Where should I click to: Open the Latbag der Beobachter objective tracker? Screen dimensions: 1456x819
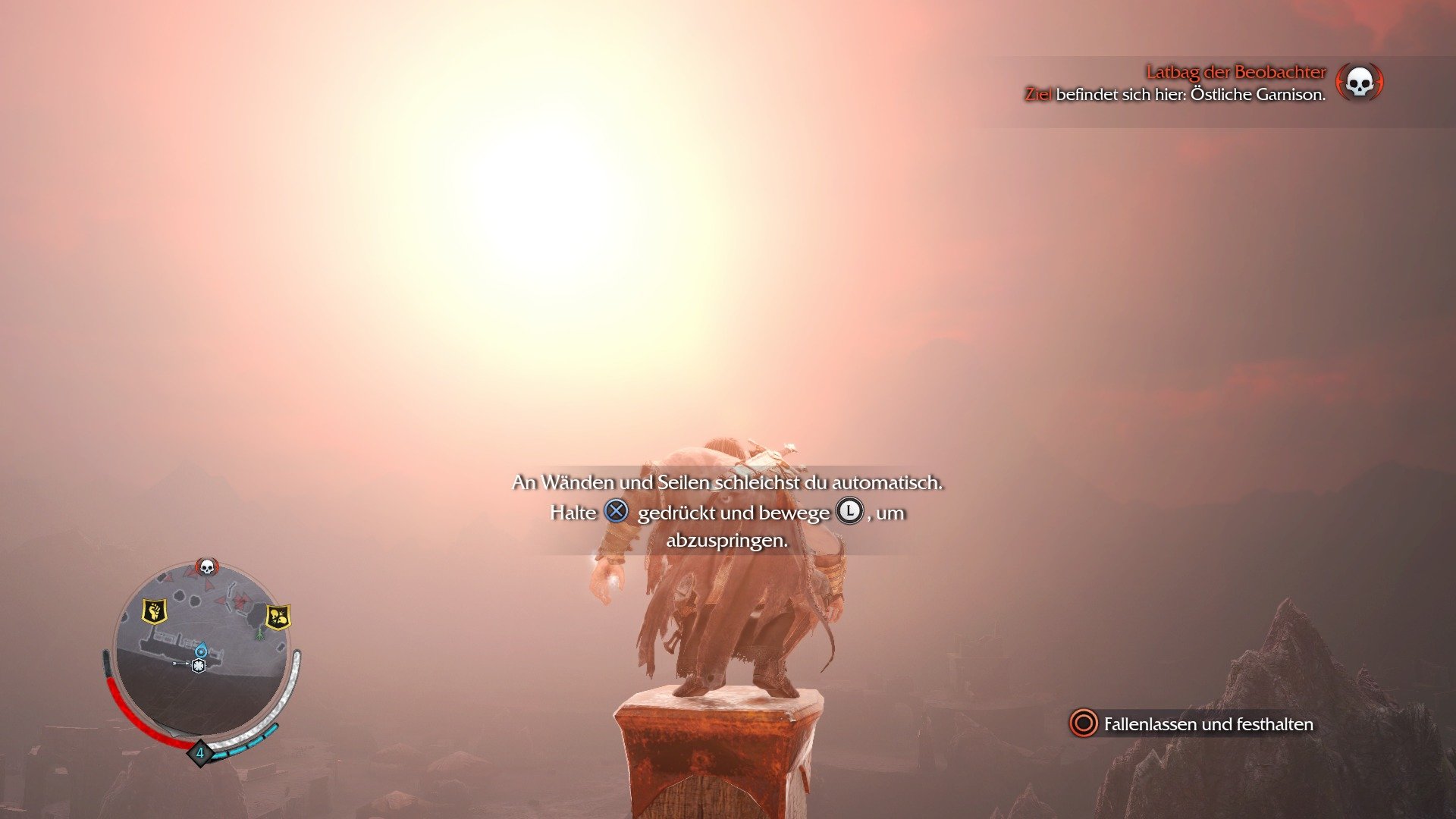1235,73
